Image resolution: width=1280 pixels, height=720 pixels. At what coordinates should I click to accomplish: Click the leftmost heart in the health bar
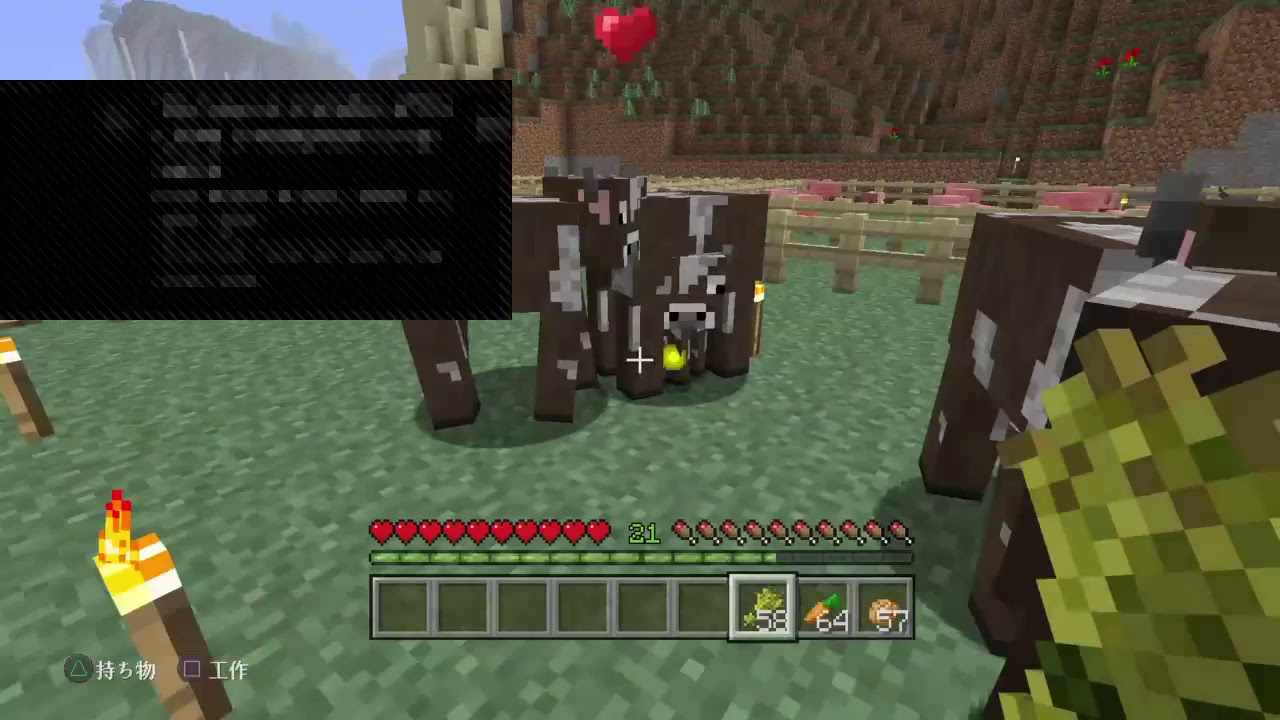click(380, 531)
